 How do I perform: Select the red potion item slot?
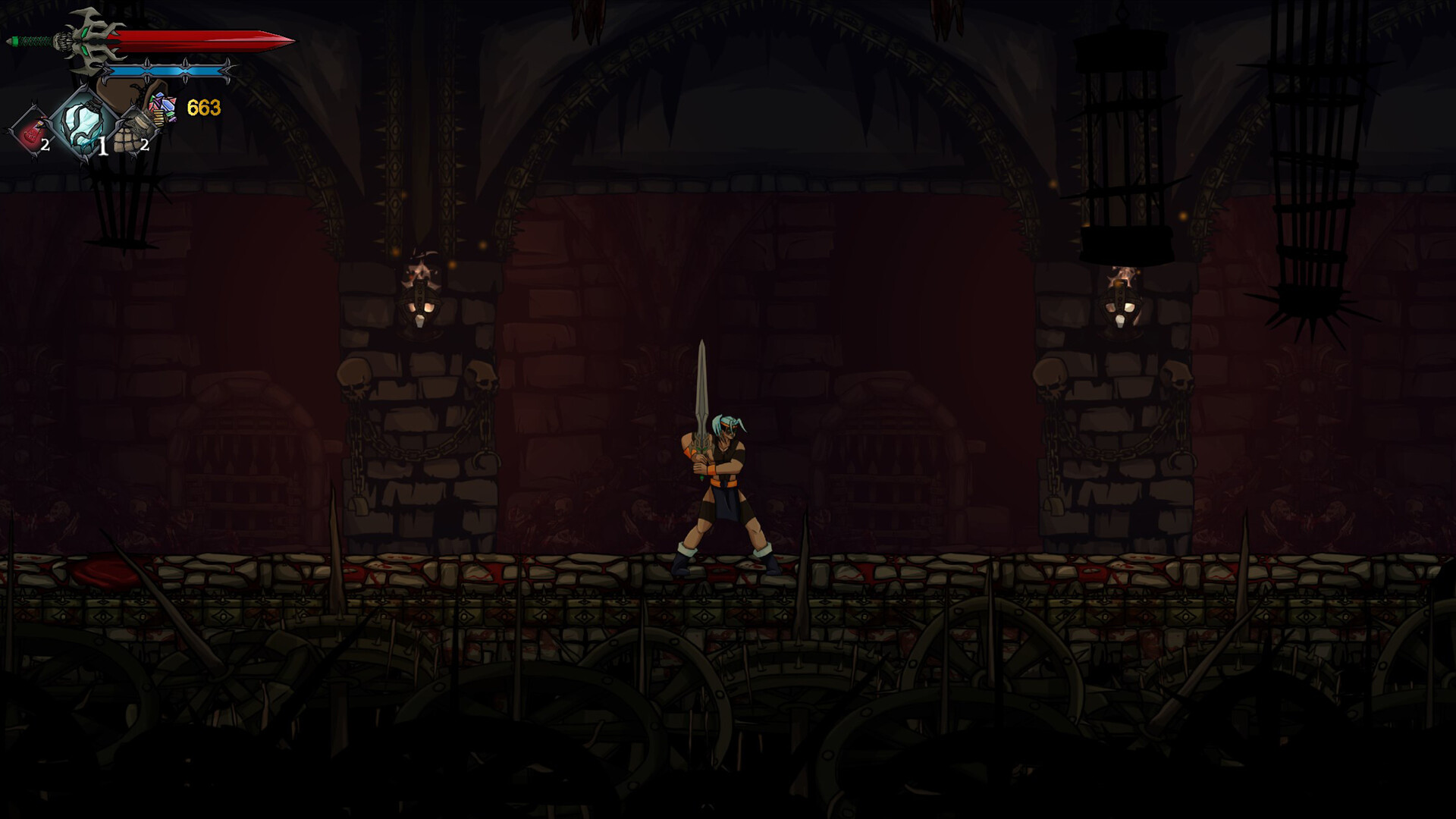click(31, 133)
